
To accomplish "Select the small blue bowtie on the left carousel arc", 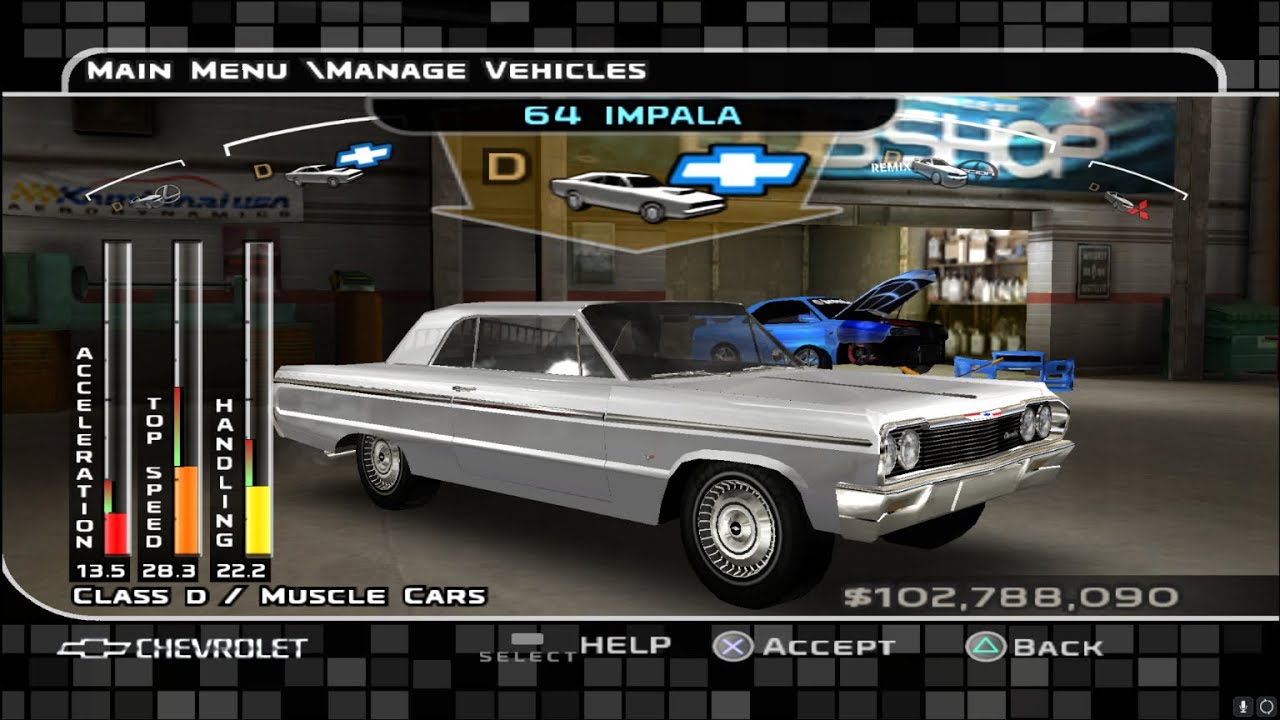I will [x=362, y=157].
